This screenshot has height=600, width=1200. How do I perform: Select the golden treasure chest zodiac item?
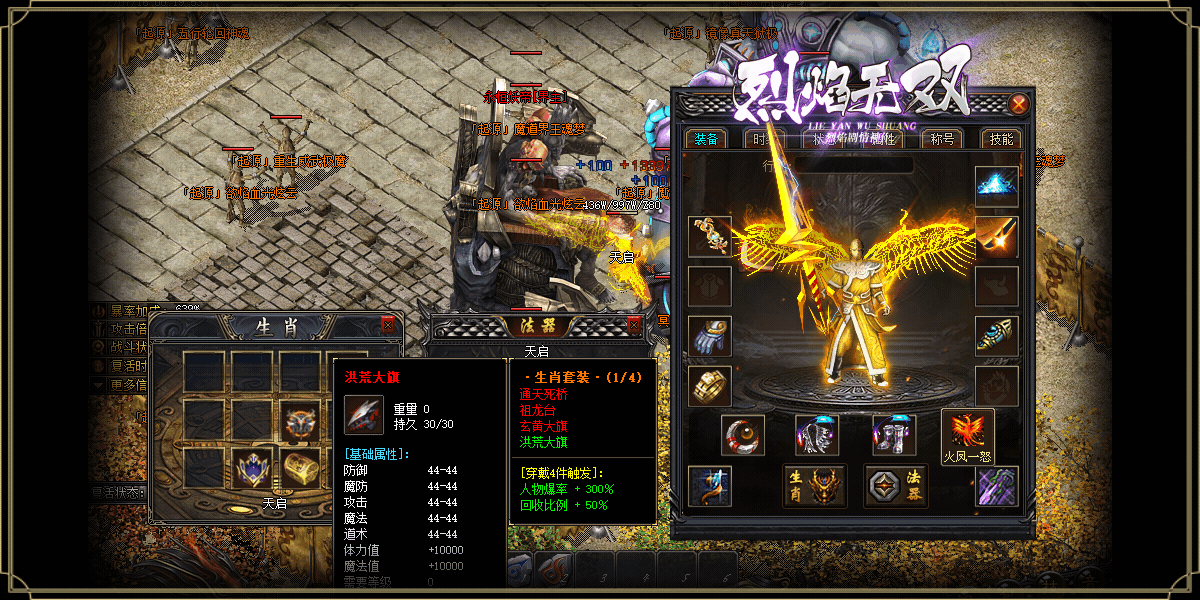coord(302,467)
